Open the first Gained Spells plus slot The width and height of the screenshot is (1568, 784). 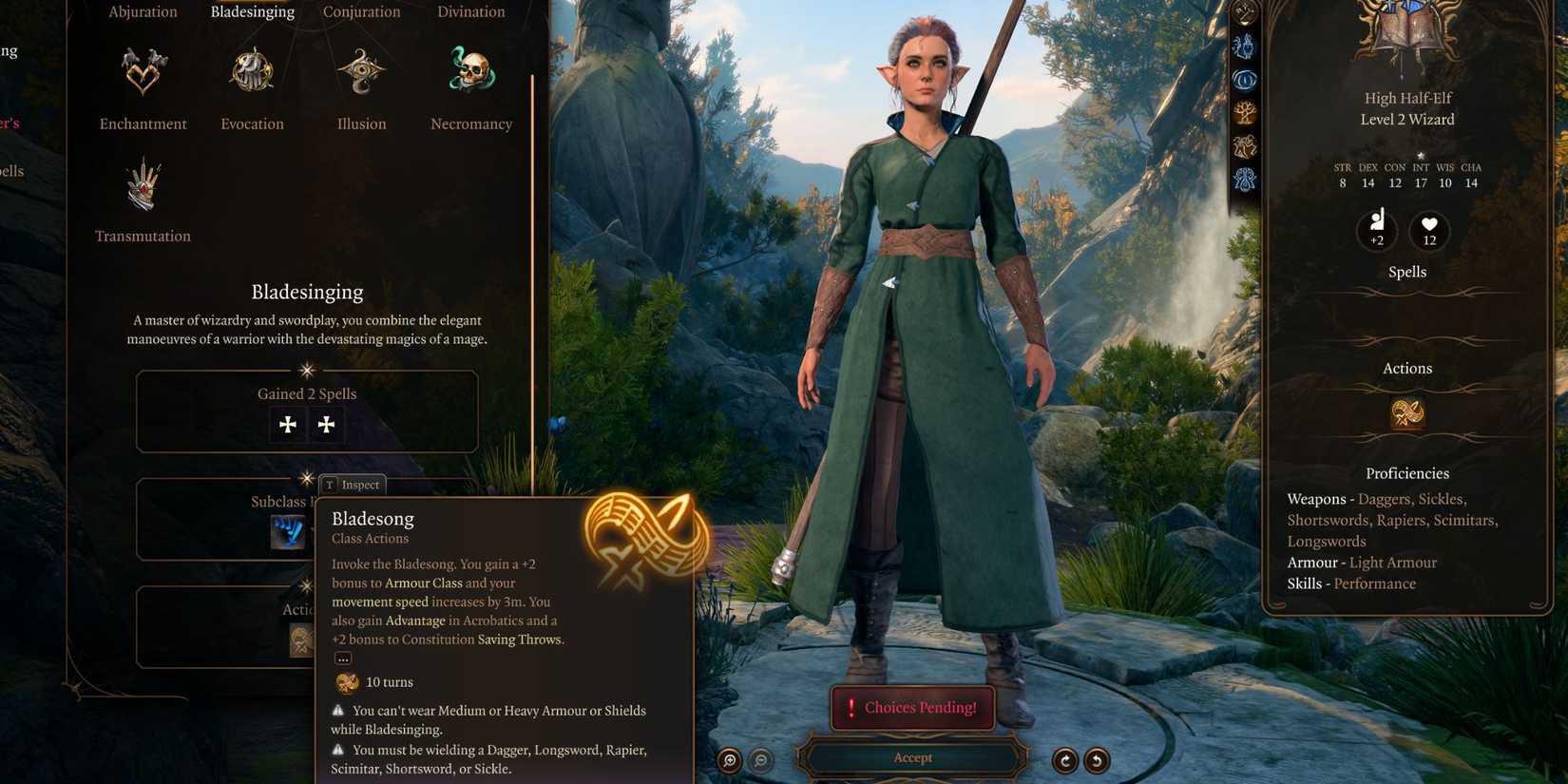point(287,425)
